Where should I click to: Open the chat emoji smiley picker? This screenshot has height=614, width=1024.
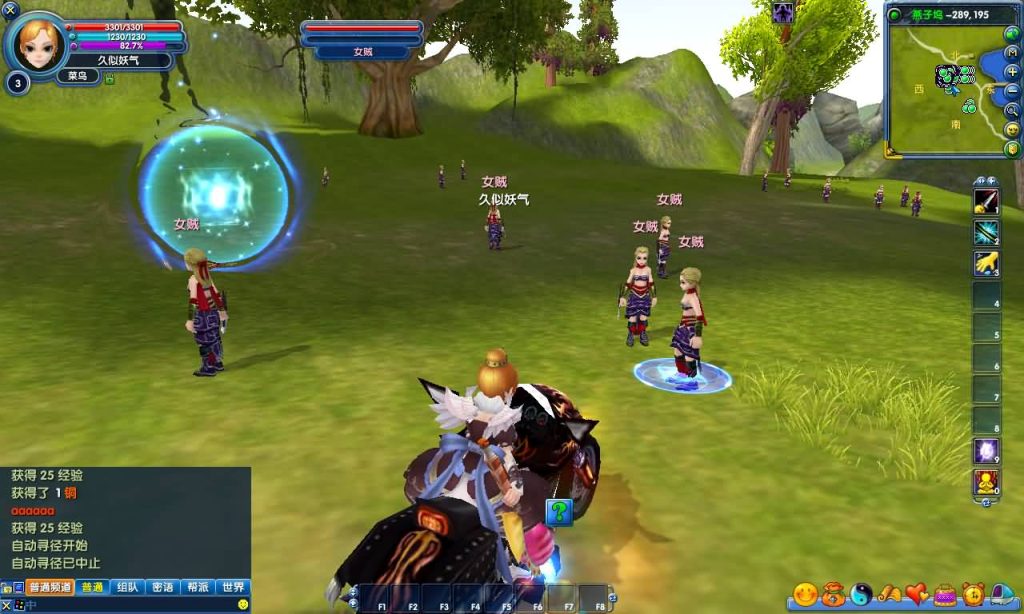[x=242, y=605]
